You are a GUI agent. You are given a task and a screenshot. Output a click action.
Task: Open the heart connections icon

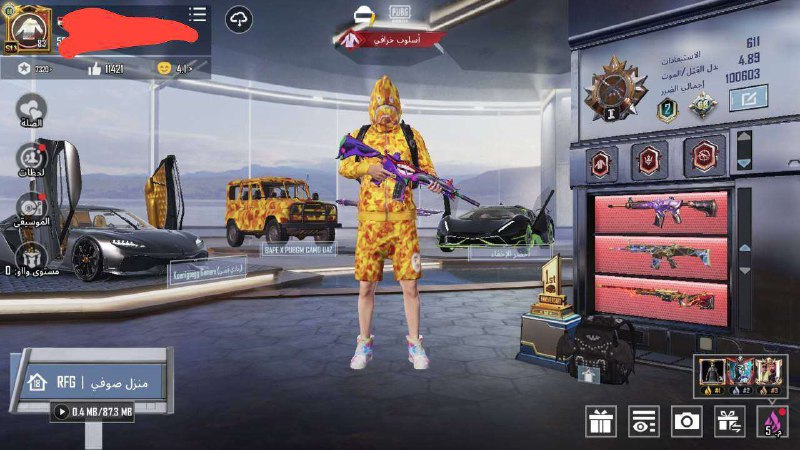pos(31,108)
